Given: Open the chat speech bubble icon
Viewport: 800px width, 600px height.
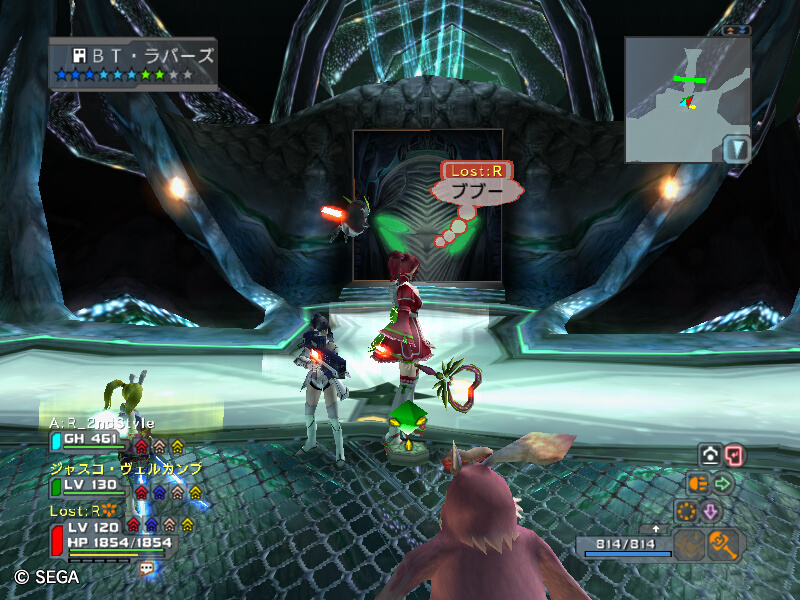Looking at the screenshot, I should 148,567.
